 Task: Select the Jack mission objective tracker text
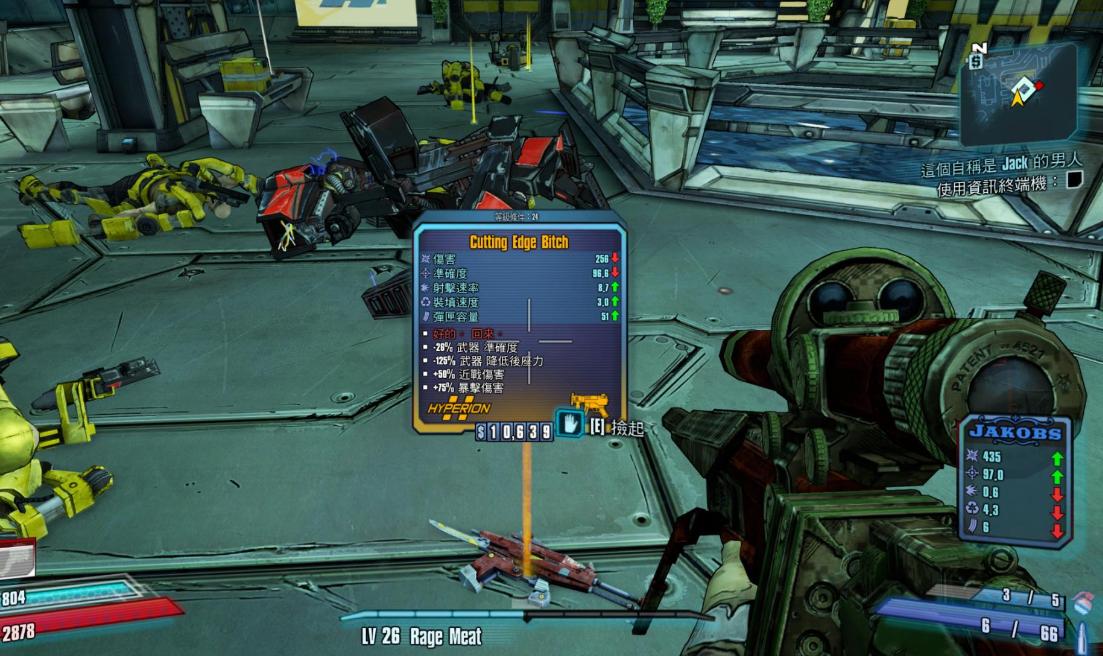[1002, 160]
